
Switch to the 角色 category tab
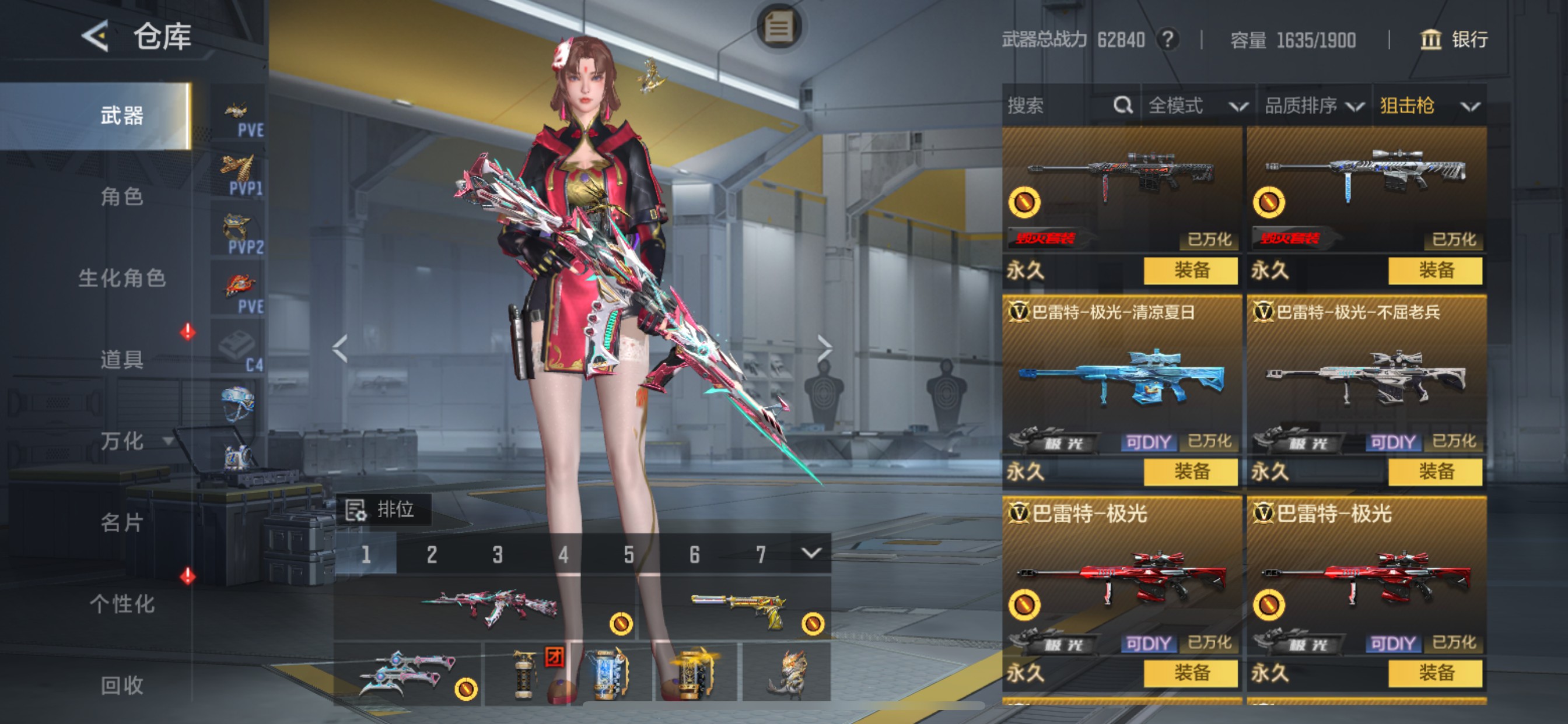[122, 196]
